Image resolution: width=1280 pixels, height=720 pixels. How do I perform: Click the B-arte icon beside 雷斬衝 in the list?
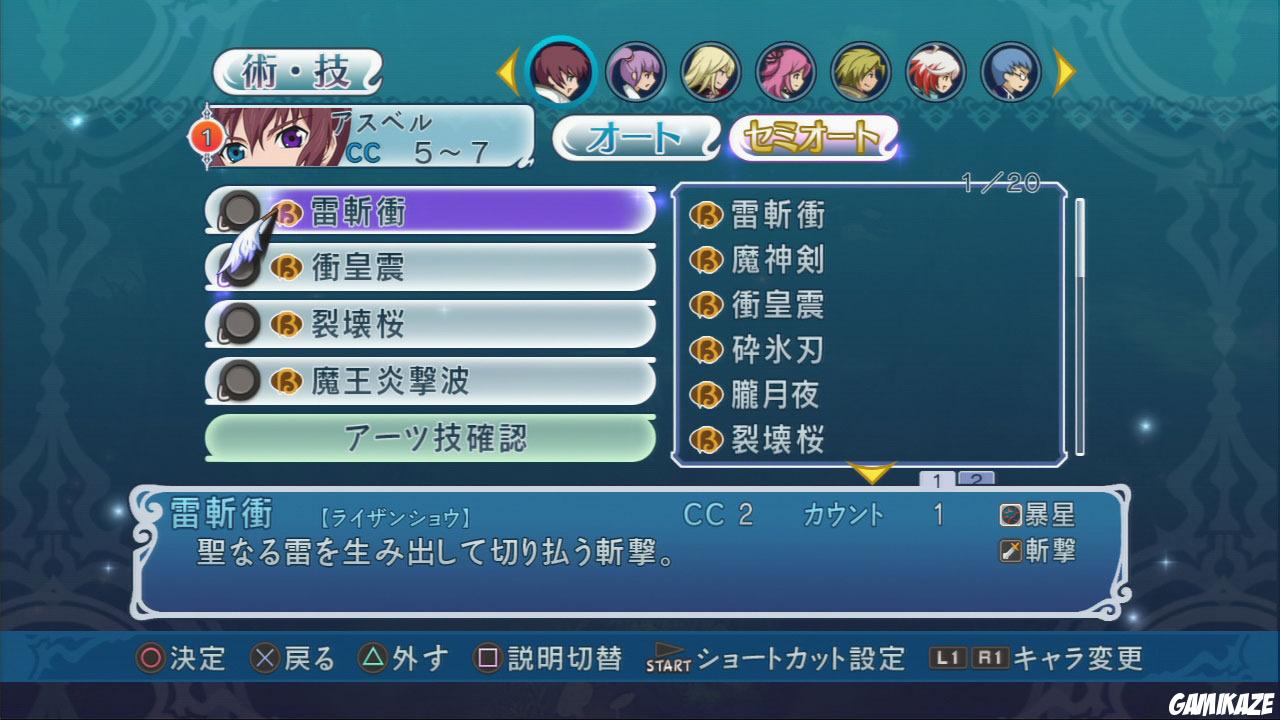[288, 211]
